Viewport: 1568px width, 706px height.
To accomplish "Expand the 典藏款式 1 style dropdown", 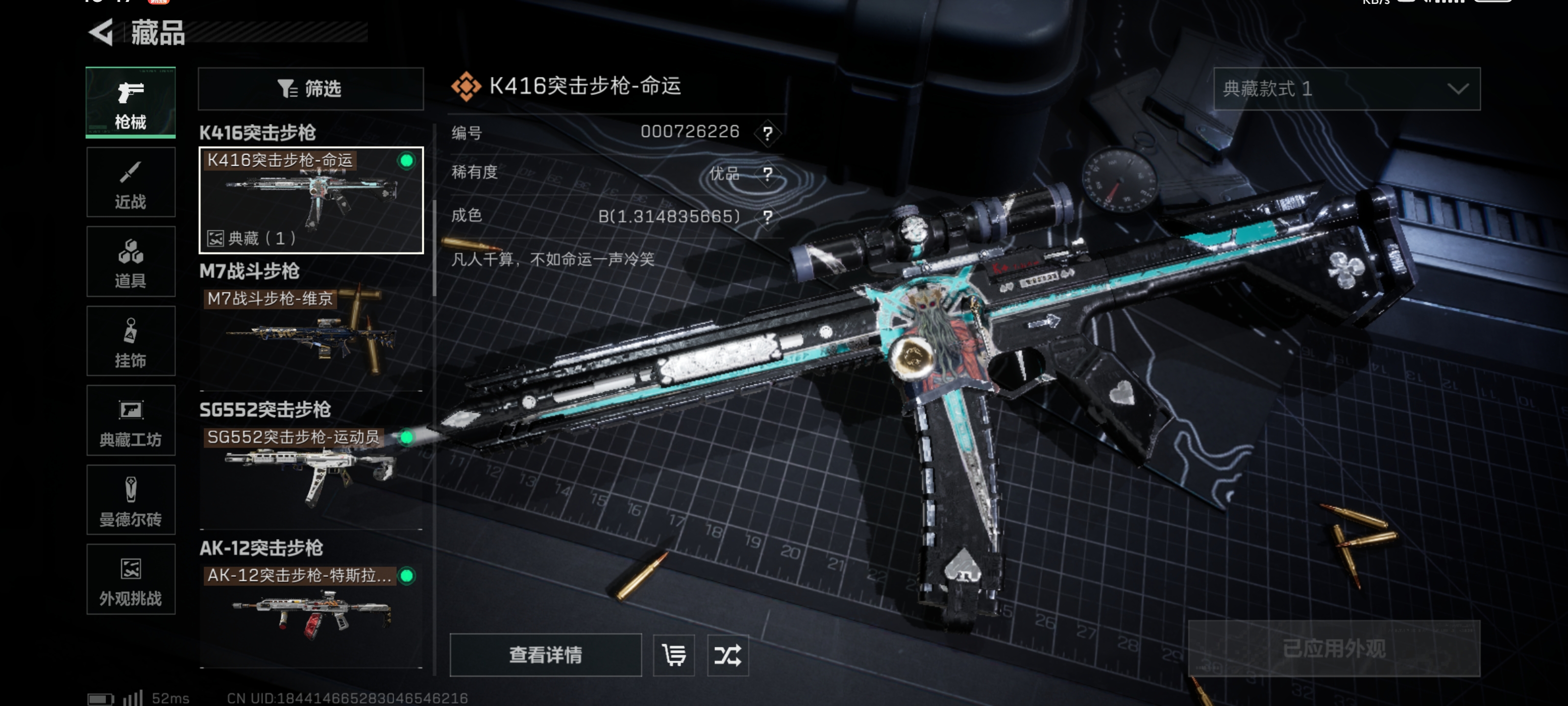I will (x=1347, y=89).
